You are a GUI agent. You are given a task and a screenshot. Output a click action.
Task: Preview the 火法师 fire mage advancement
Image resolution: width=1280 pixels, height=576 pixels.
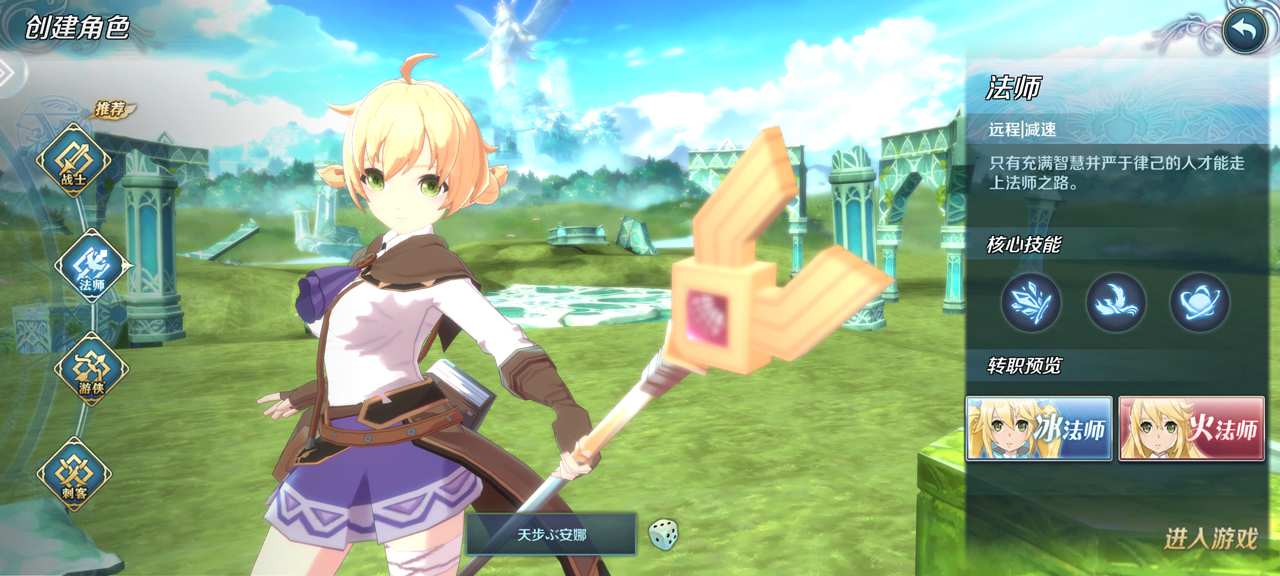point(1191,428)
